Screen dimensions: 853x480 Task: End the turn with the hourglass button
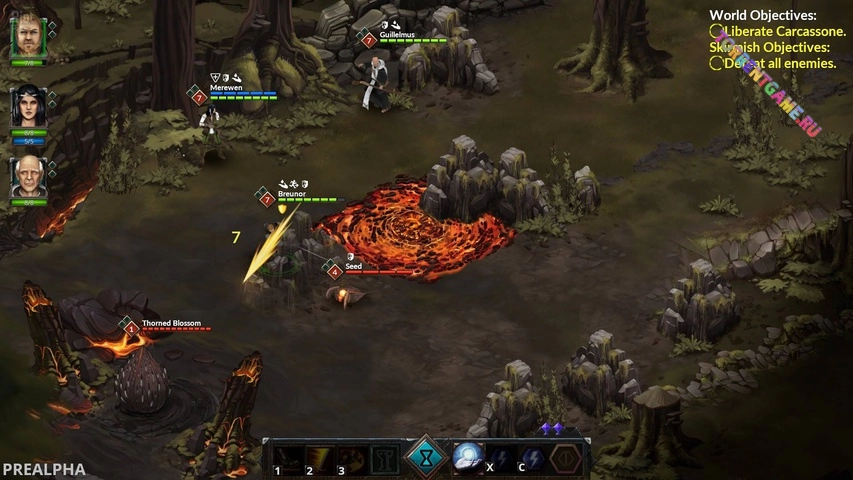click(x=426, y=457)
